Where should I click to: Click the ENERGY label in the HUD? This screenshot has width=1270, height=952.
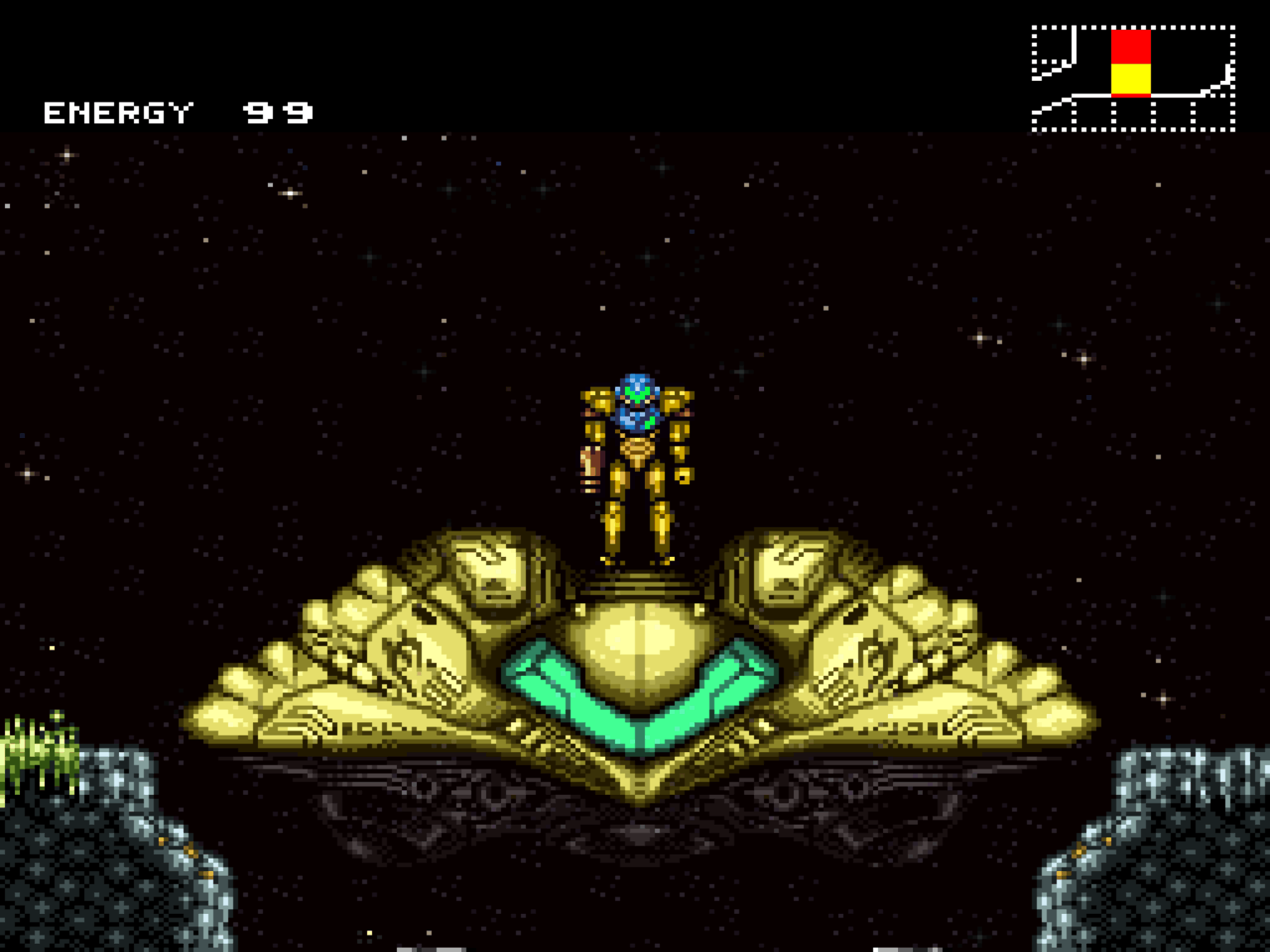tap(116, 112)
